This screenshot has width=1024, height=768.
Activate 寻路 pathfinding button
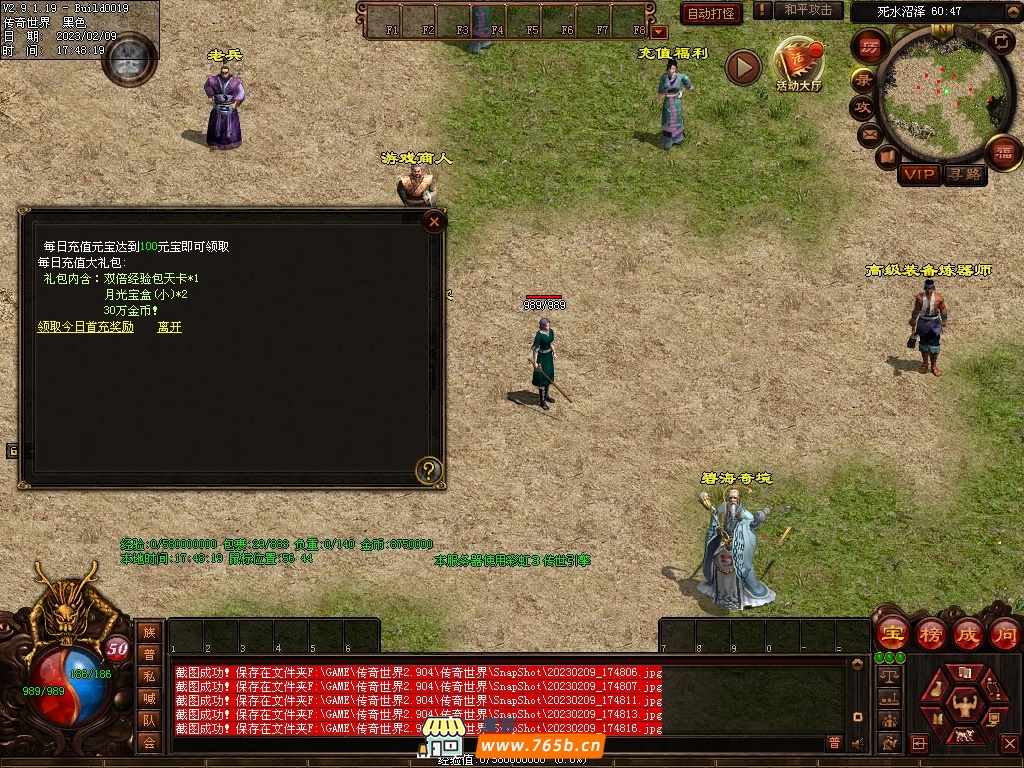[965, 175]
